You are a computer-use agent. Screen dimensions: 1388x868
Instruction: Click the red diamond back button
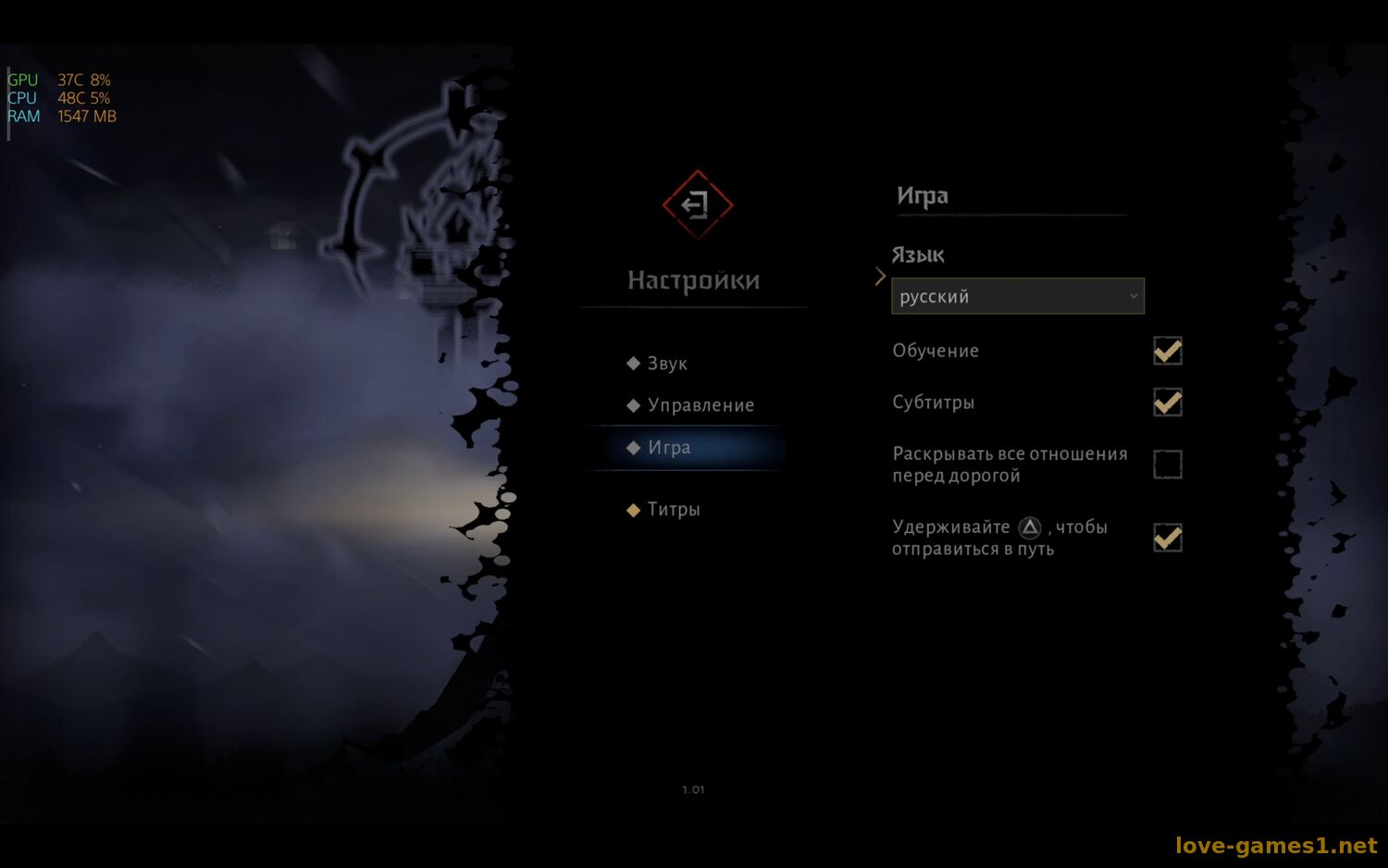(x=697, y=205)
